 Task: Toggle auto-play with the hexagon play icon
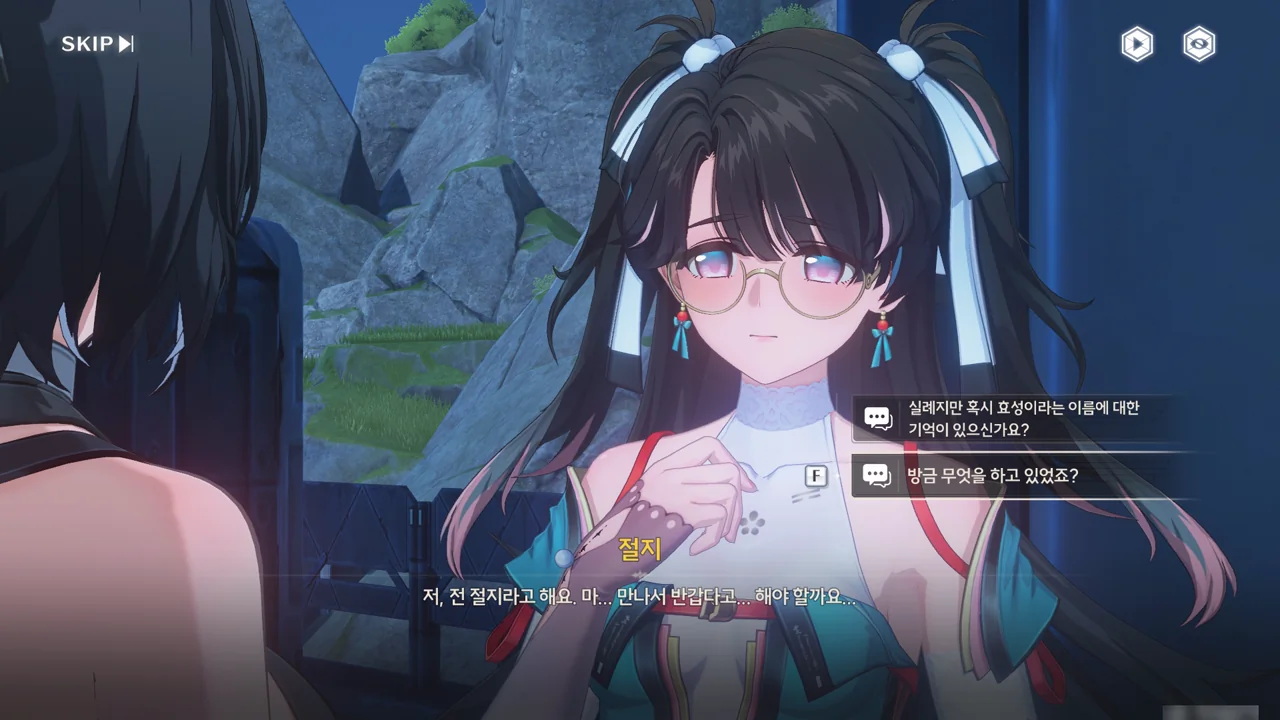[x=1137, y=44]
